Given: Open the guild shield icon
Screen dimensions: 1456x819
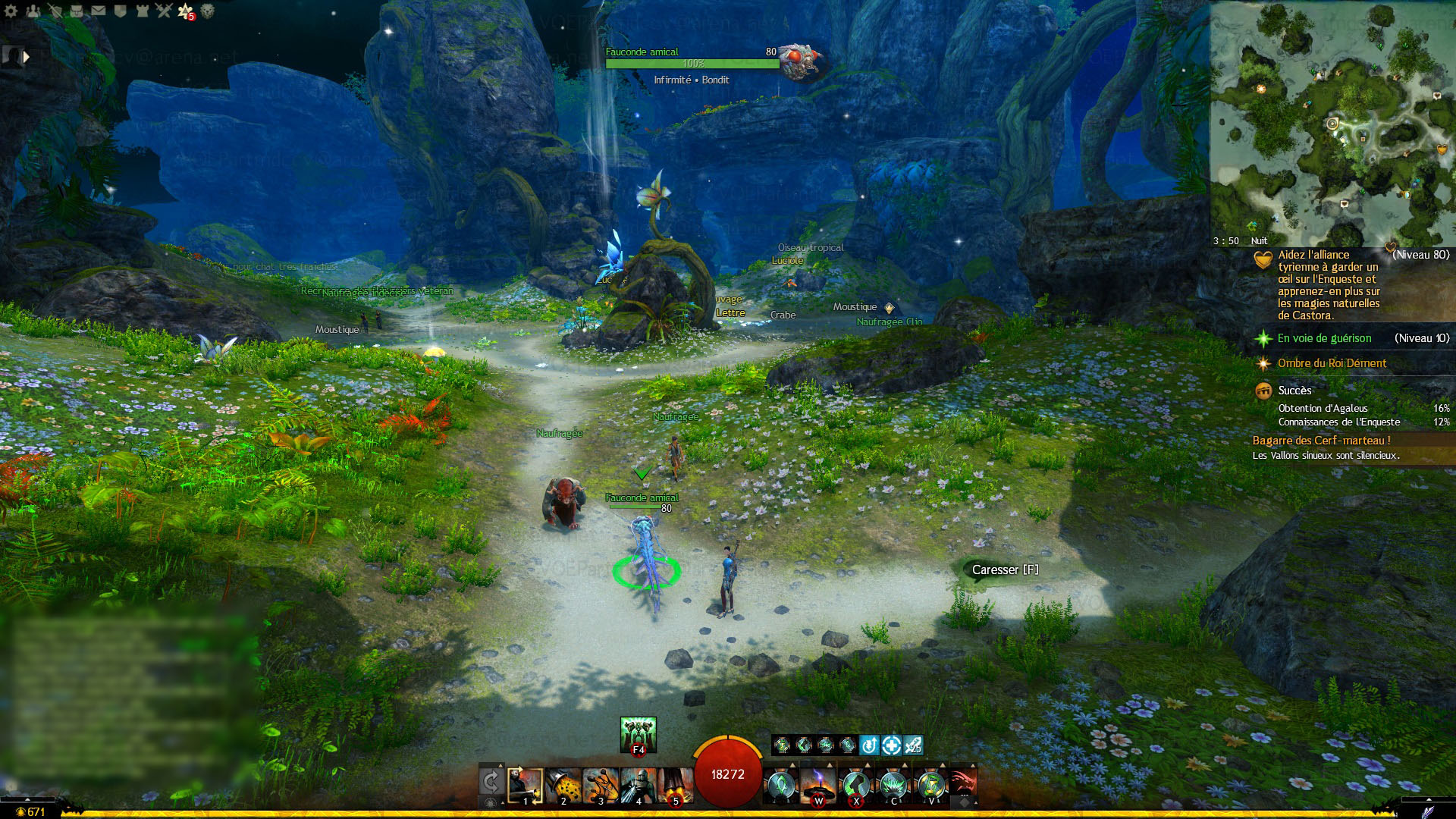Looking at the screenshot, I should 120,11.
